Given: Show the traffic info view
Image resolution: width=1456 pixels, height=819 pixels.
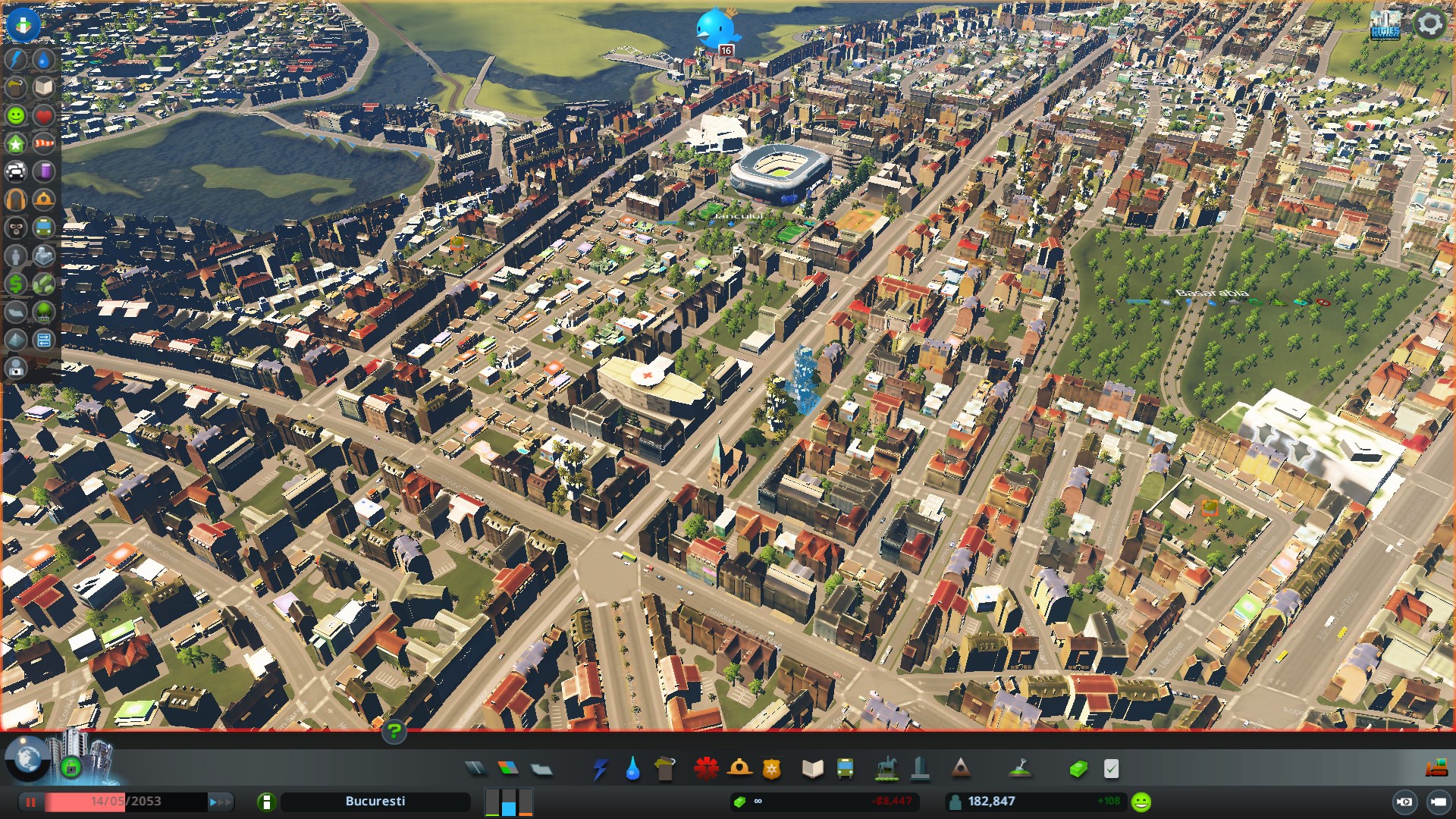Looking at the screenshot, I should pos(16,171).
